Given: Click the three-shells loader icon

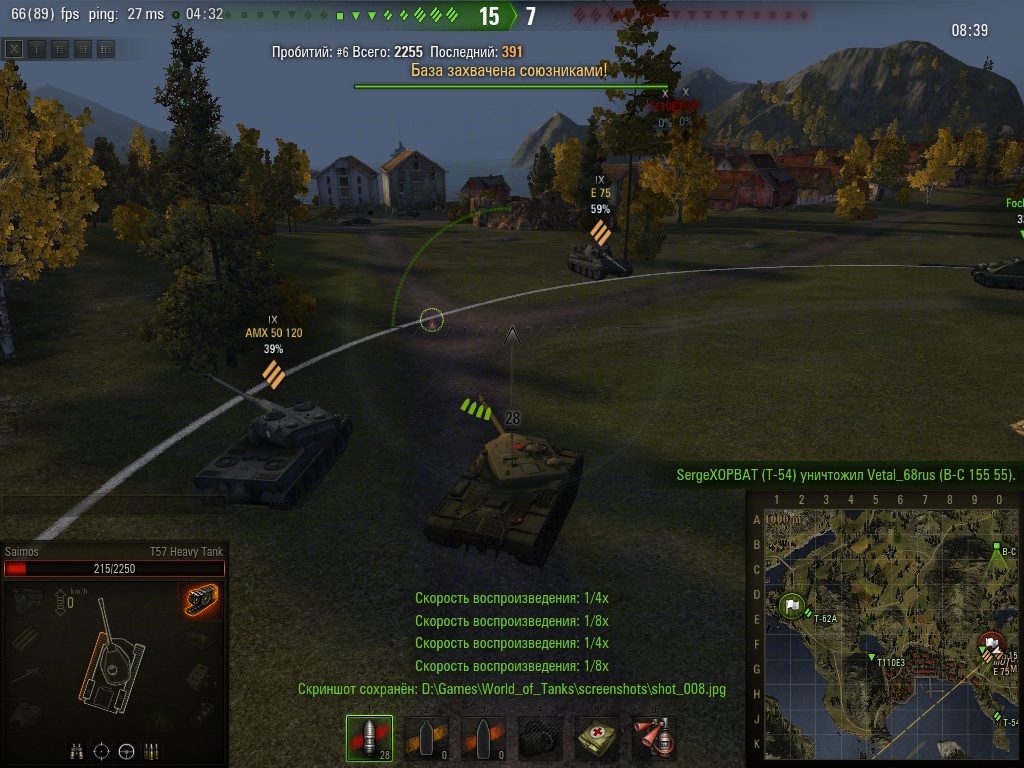Looking at the screenshot, I should (x=151, y=750).
